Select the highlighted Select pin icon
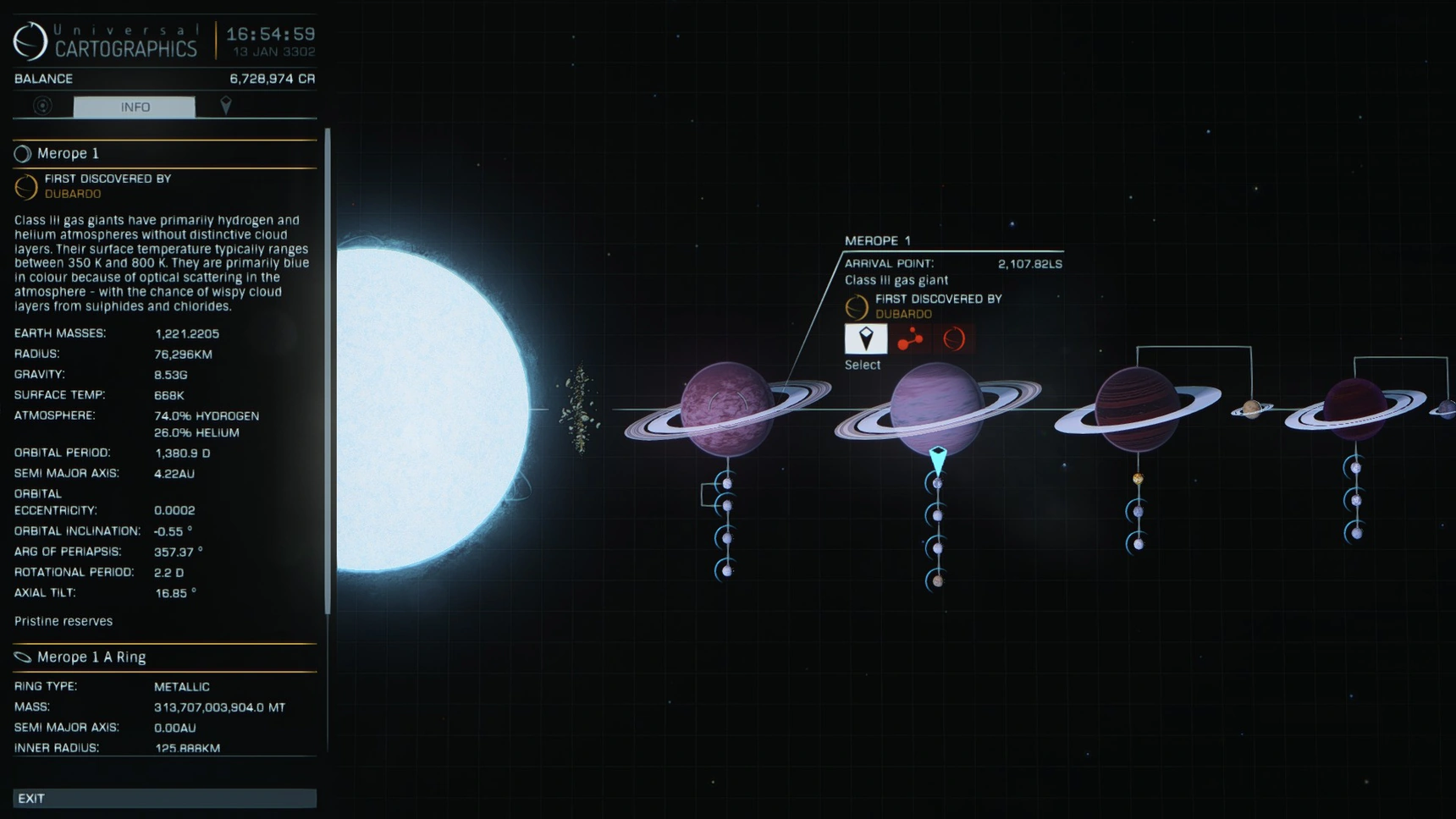This screenshot has width=1456, height=819. pos(865,338)
